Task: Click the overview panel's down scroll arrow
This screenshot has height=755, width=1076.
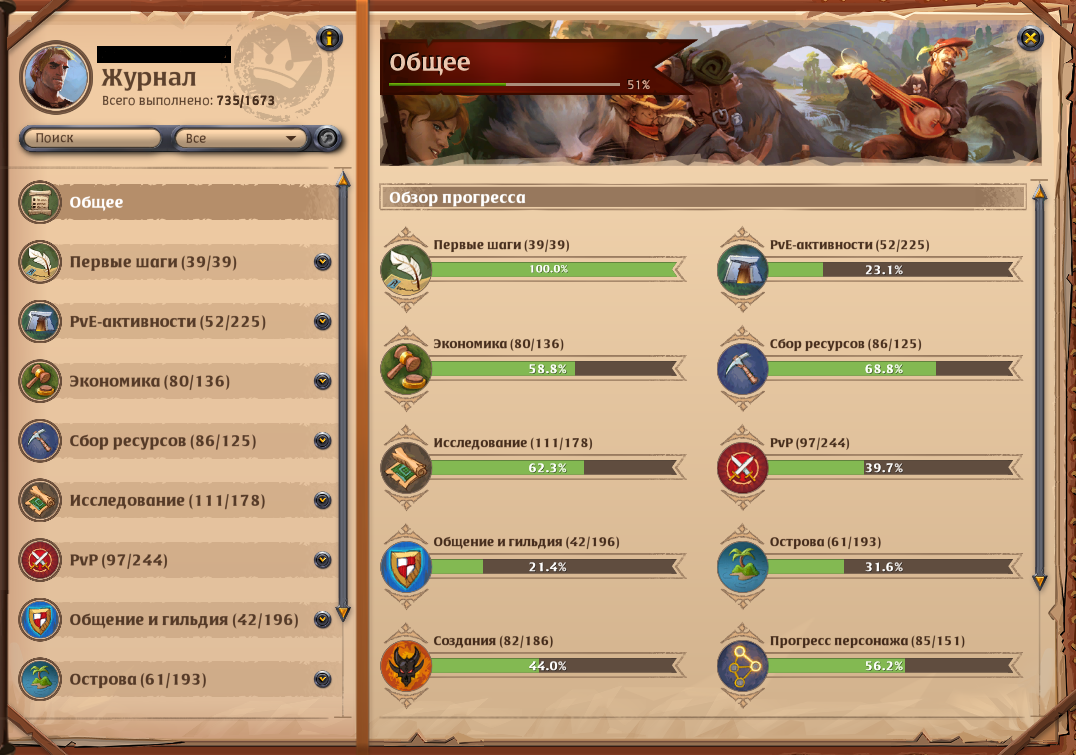Action: click(x=1039, y=581)
